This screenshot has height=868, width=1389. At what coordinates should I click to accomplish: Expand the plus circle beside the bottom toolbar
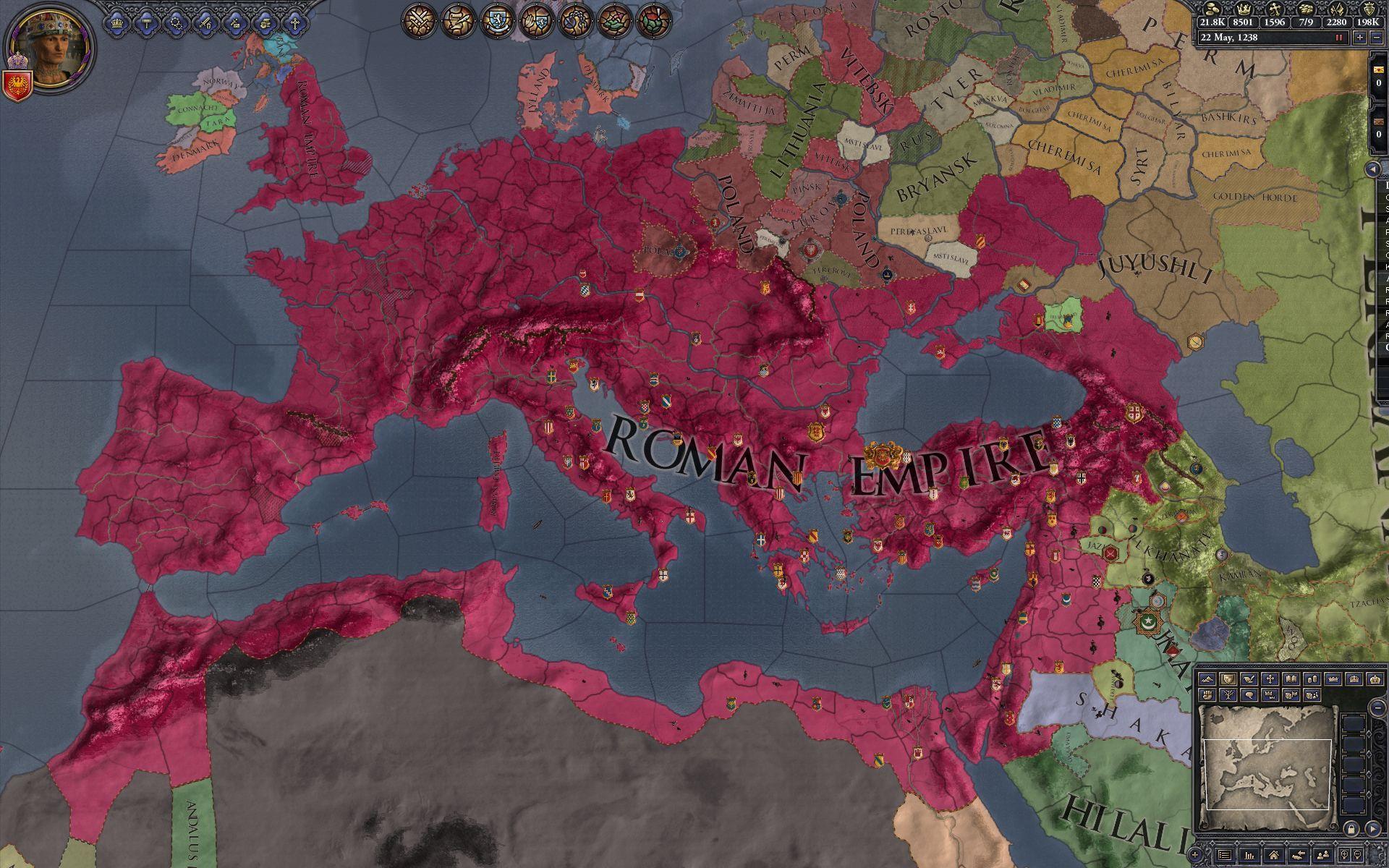click(1194, 855)
